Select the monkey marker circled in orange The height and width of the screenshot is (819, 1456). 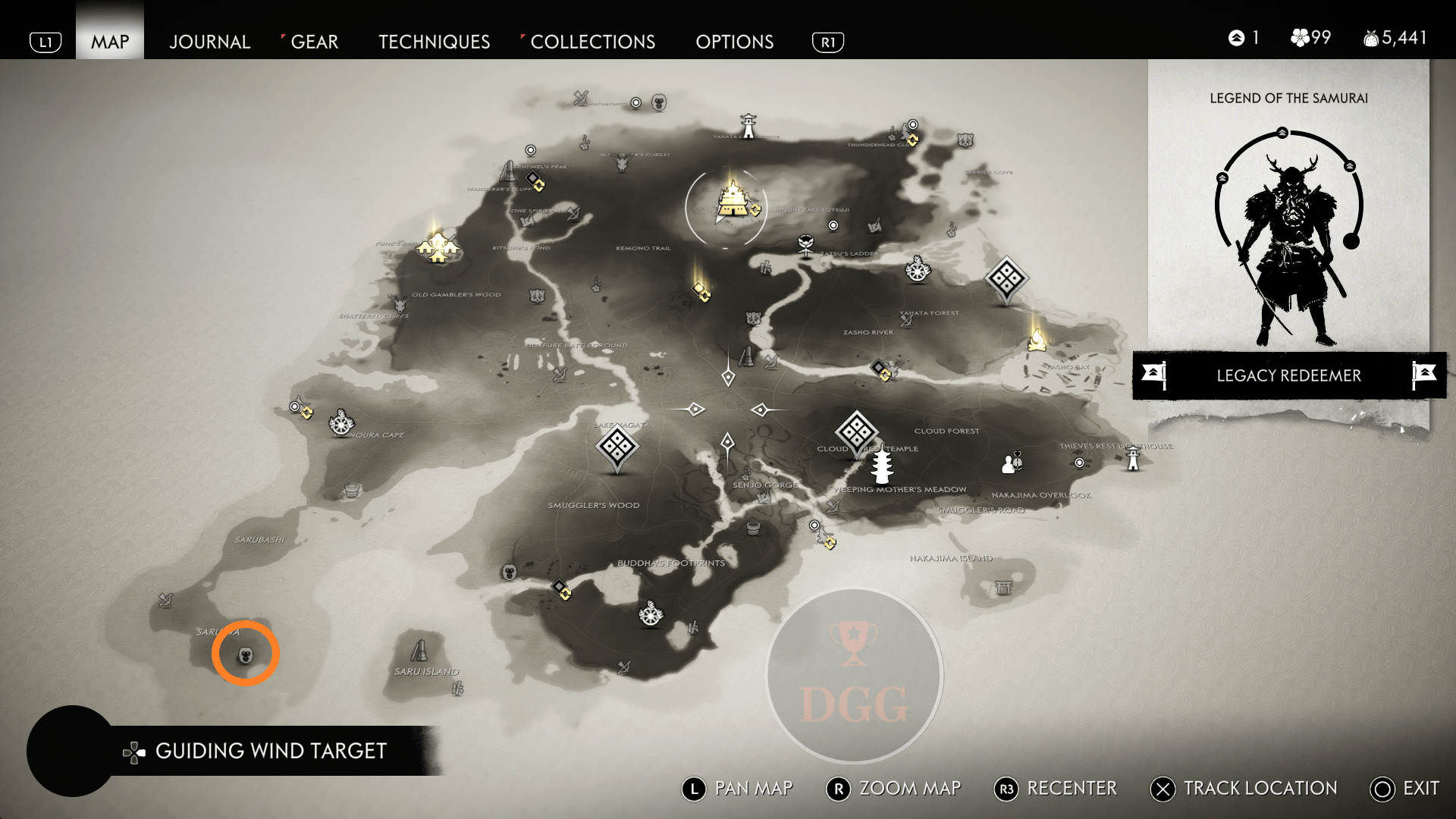(246, 654)
